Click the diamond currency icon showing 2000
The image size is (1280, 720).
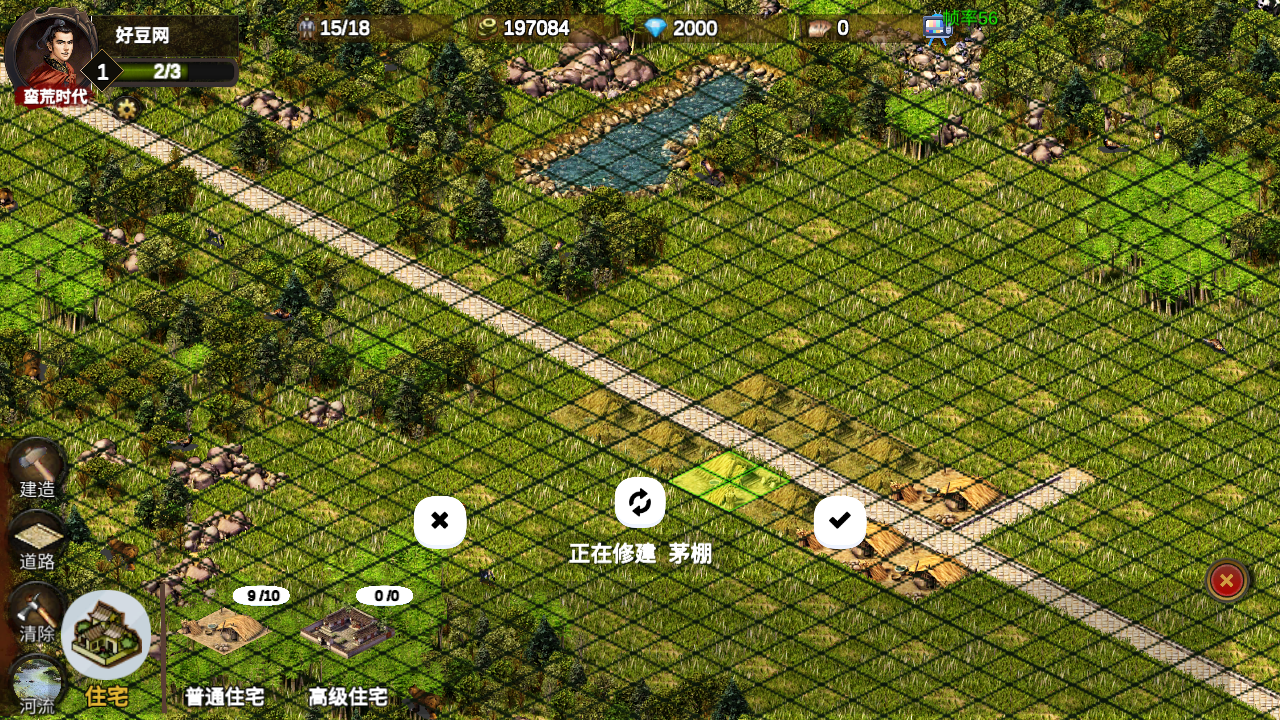pos(658,28)
